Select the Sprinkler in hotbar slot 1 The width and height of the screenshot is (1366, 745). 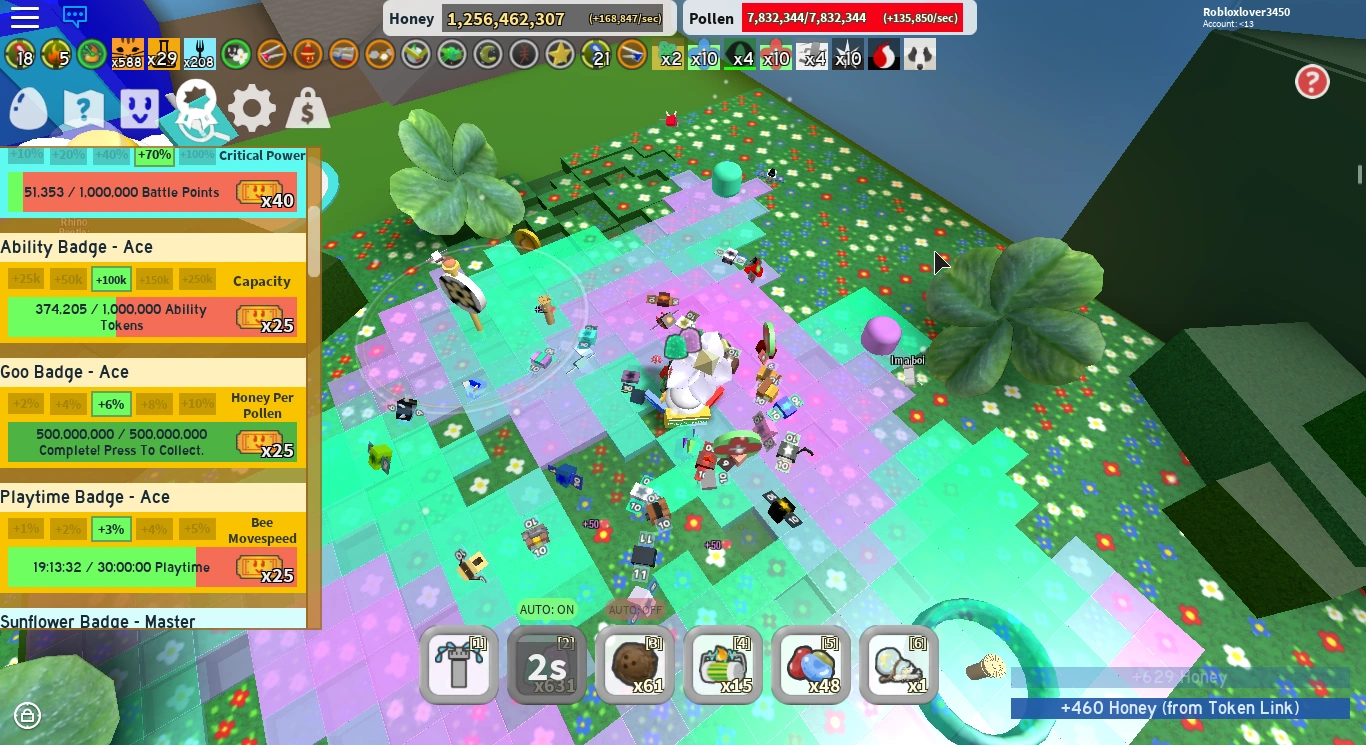pos(458,665)
